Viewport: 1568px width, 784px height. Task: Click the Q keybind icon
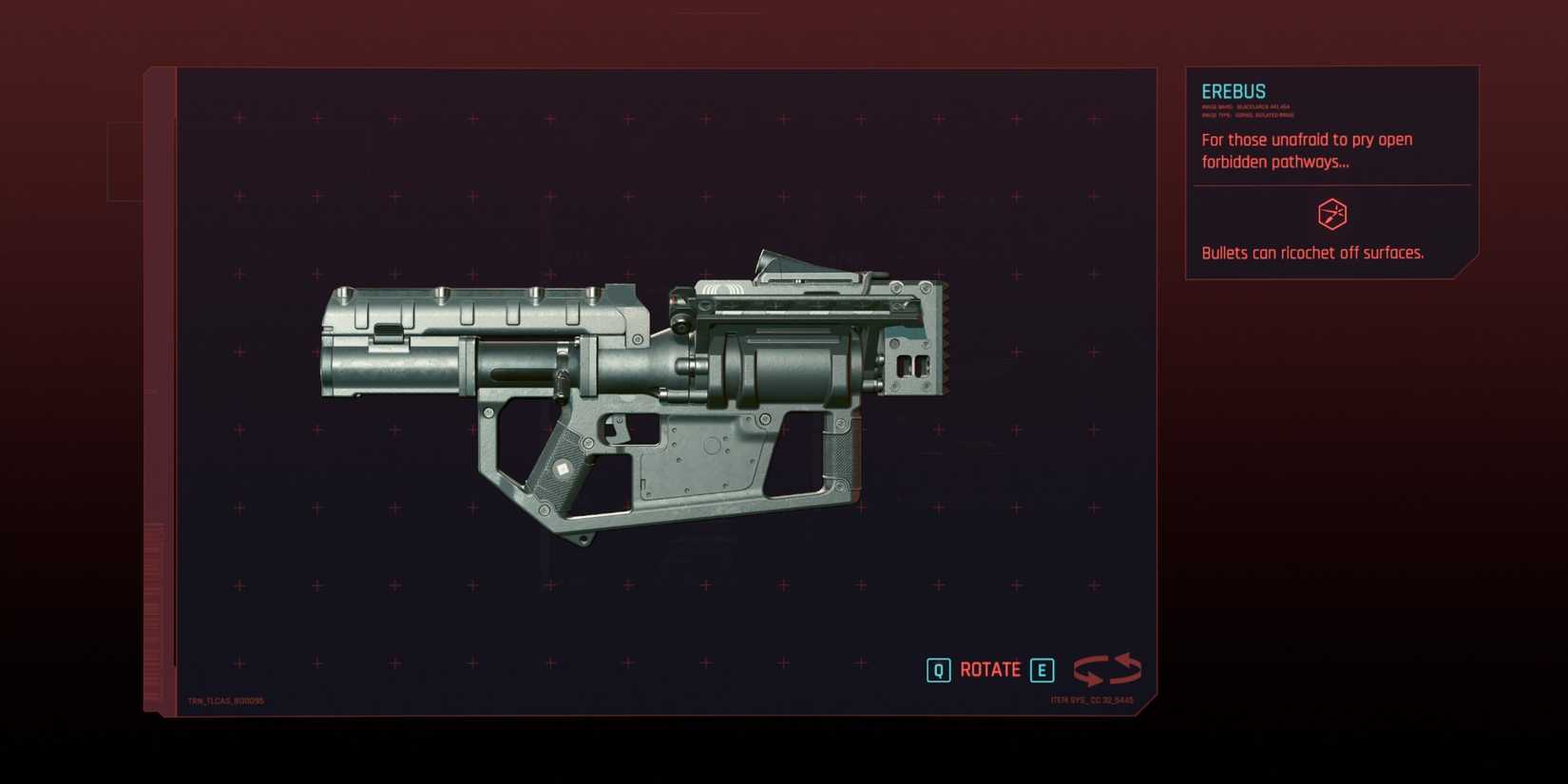(x=939, y=670)
